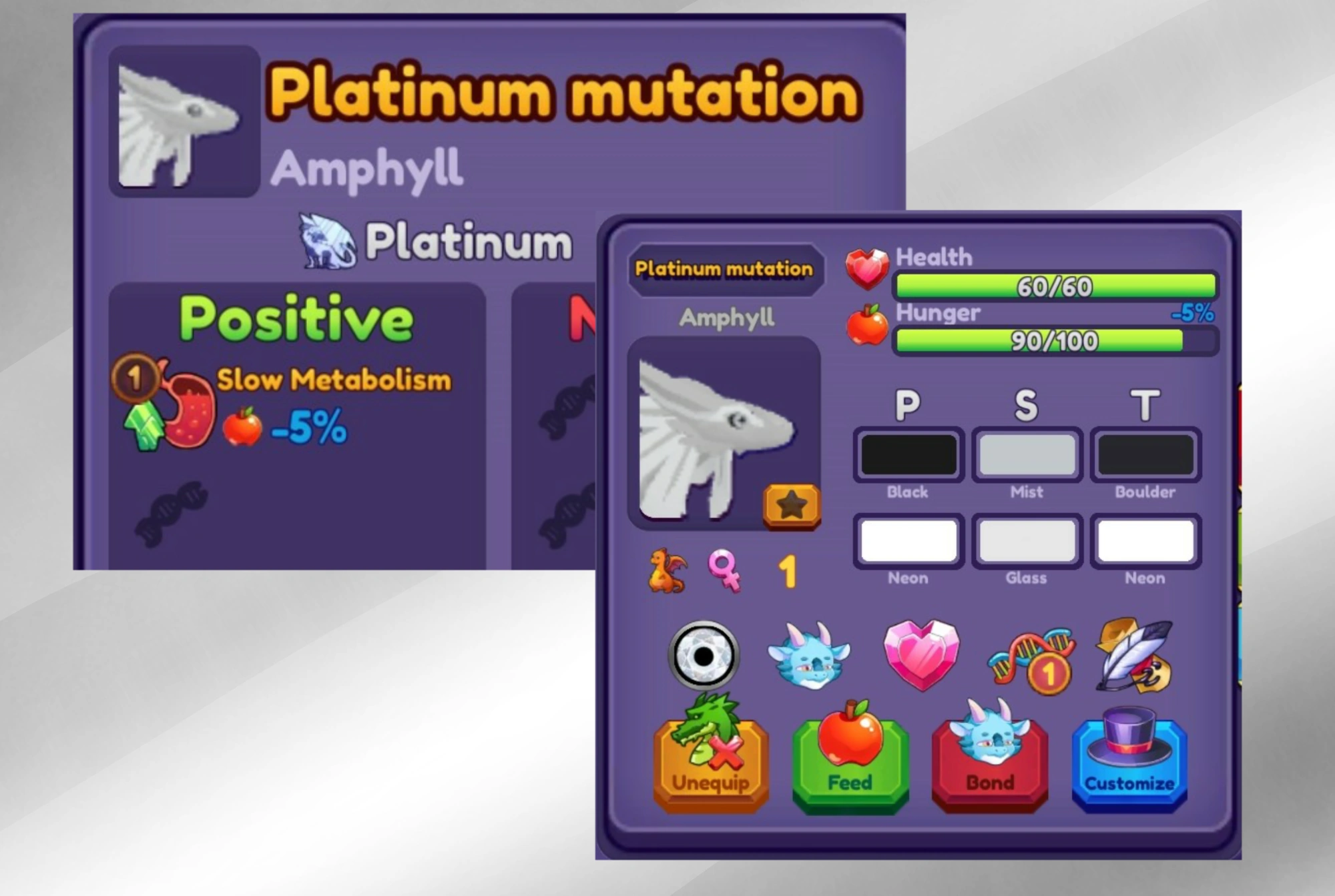Click the generation 1 indicator
This screenshot has height=896, width=1335.
[787, 571]
